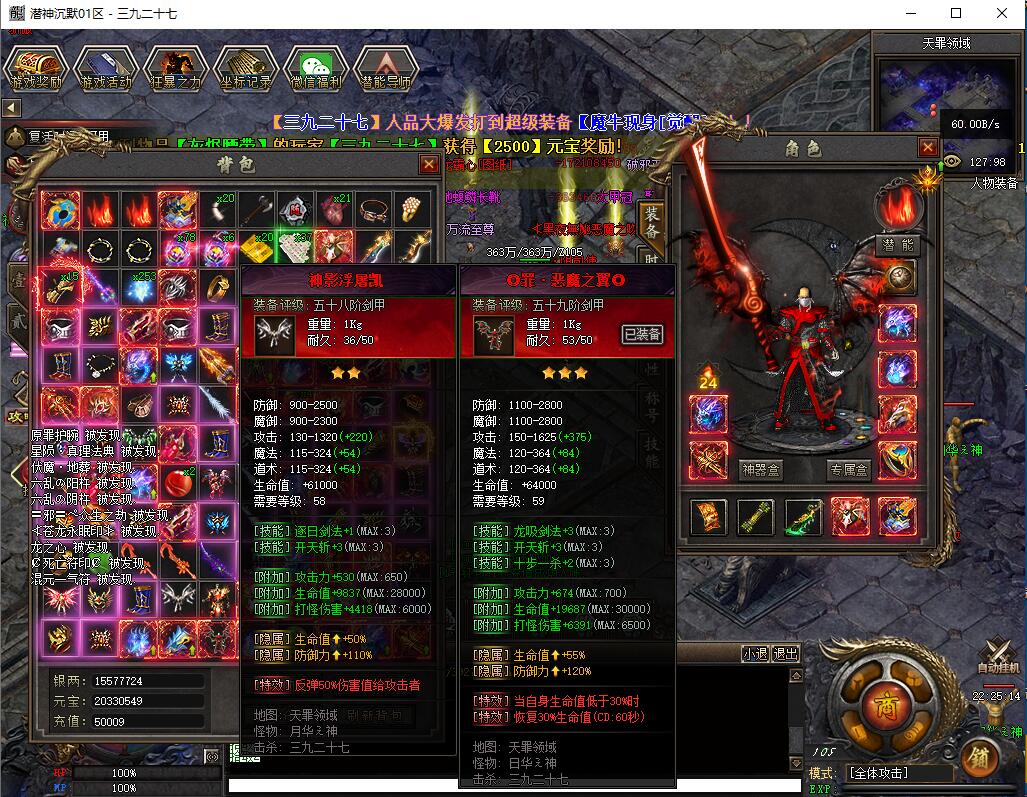Screen dimensions: 1027x797
Task: Click the 退出 exit button
Action: click(786, 654)
